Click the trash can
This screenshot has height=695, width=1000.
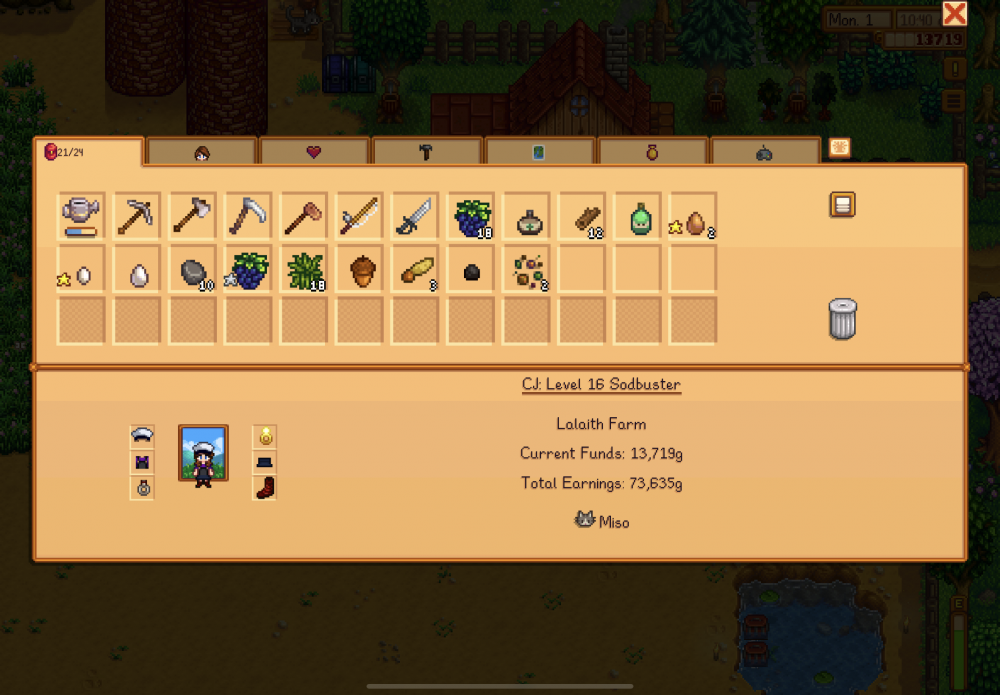tap(842, 319)
